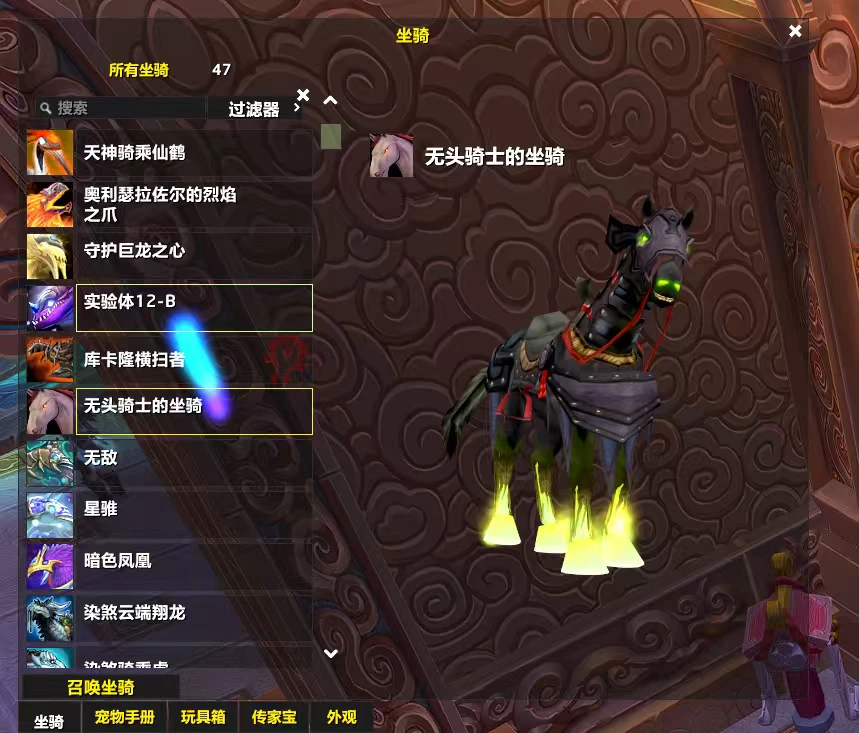859x733 pixels.
Task: Select 天神骑乘仙鹤 in the mount list
Action: point(170,153)
